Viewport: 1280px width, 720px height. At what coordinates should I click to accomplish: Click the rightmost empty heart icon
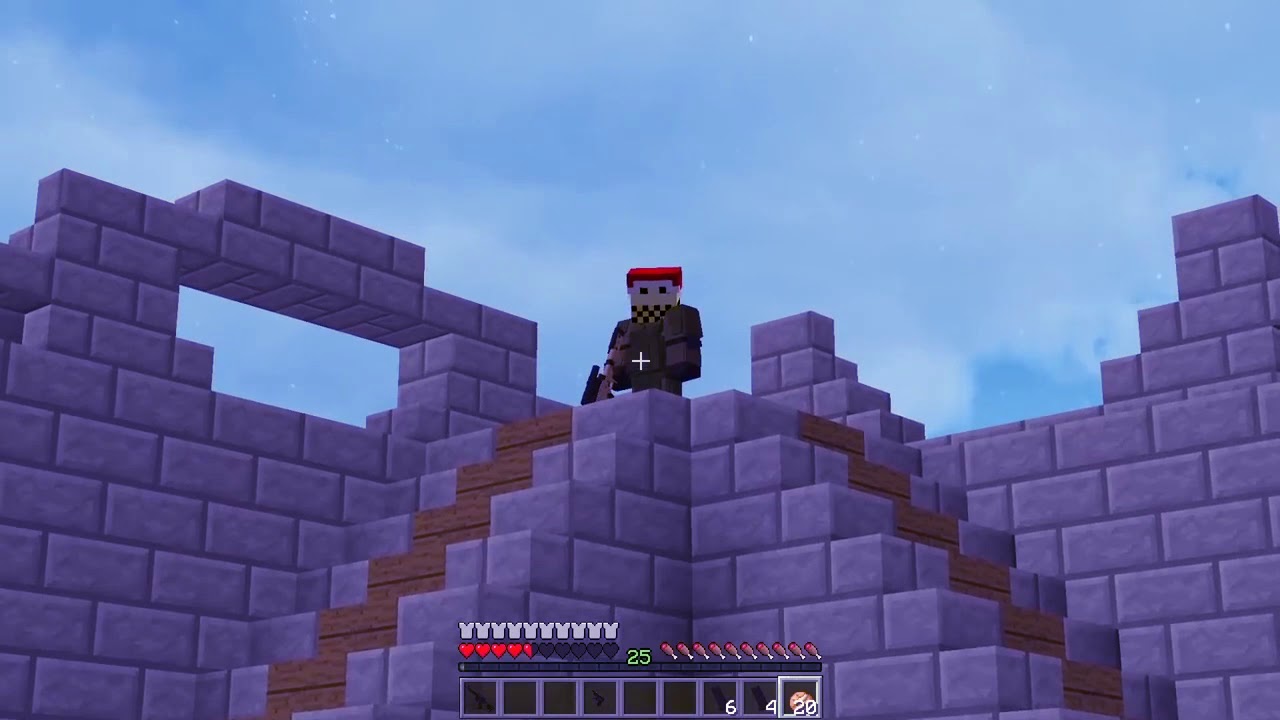[609, 649]
